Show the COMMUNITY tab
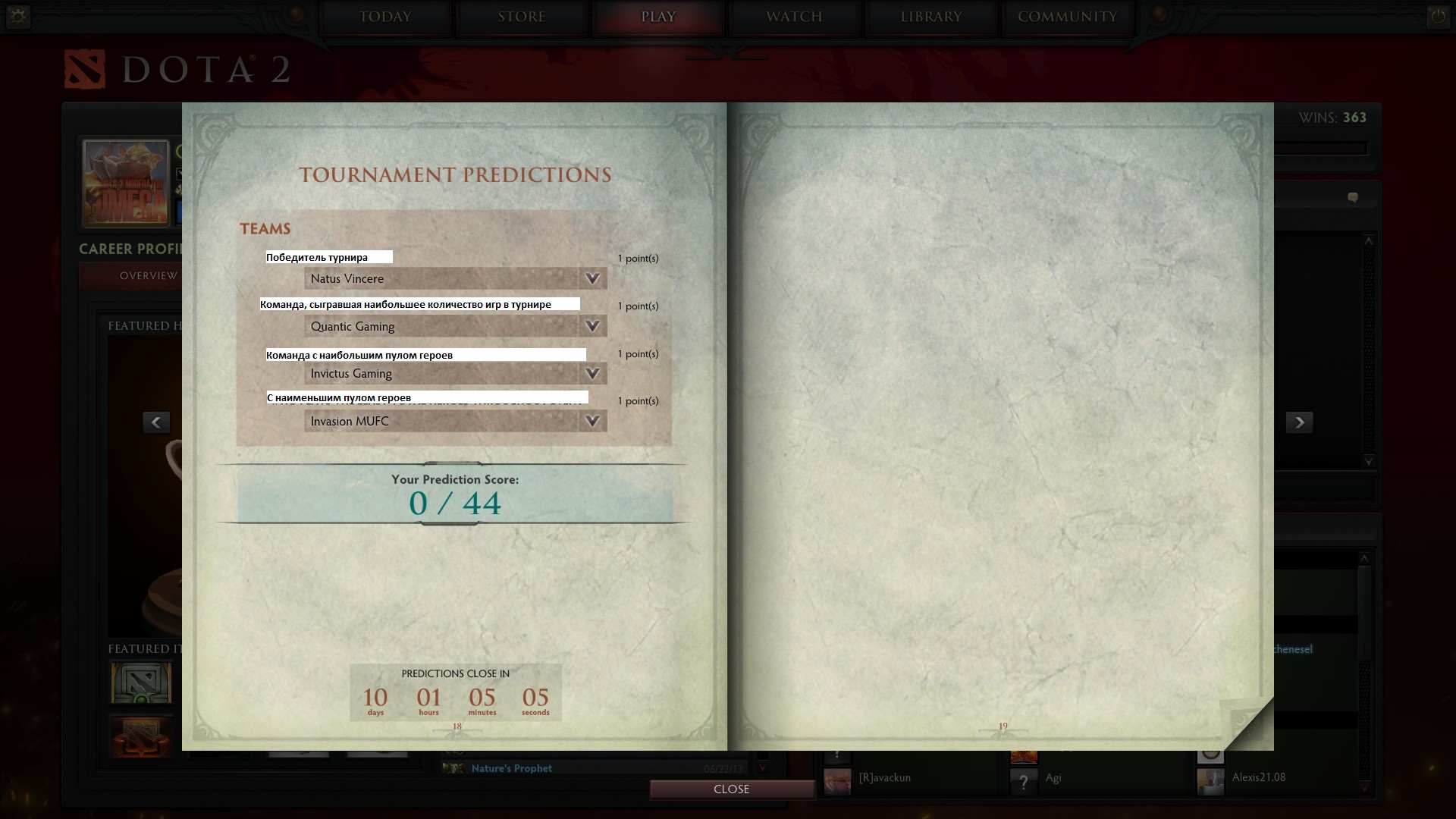This screenshot has height=819, width=1456. [1067, 17]
